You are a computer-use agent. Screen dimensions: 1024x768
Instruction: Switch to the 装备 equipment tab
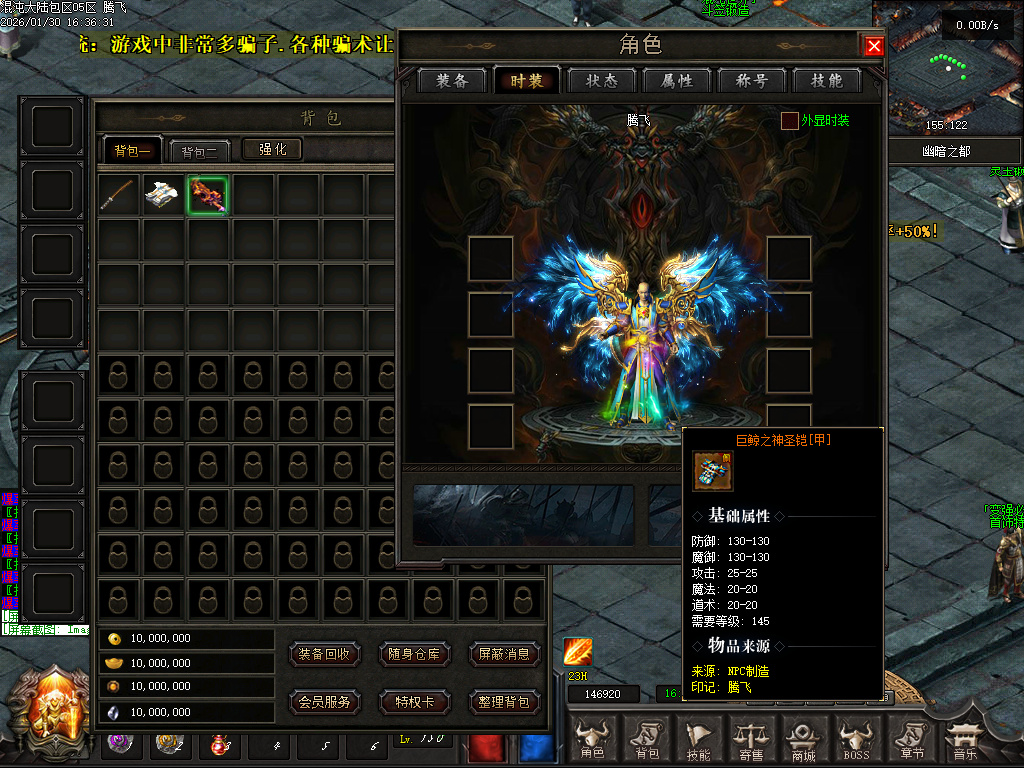click(x=452, y=81)
